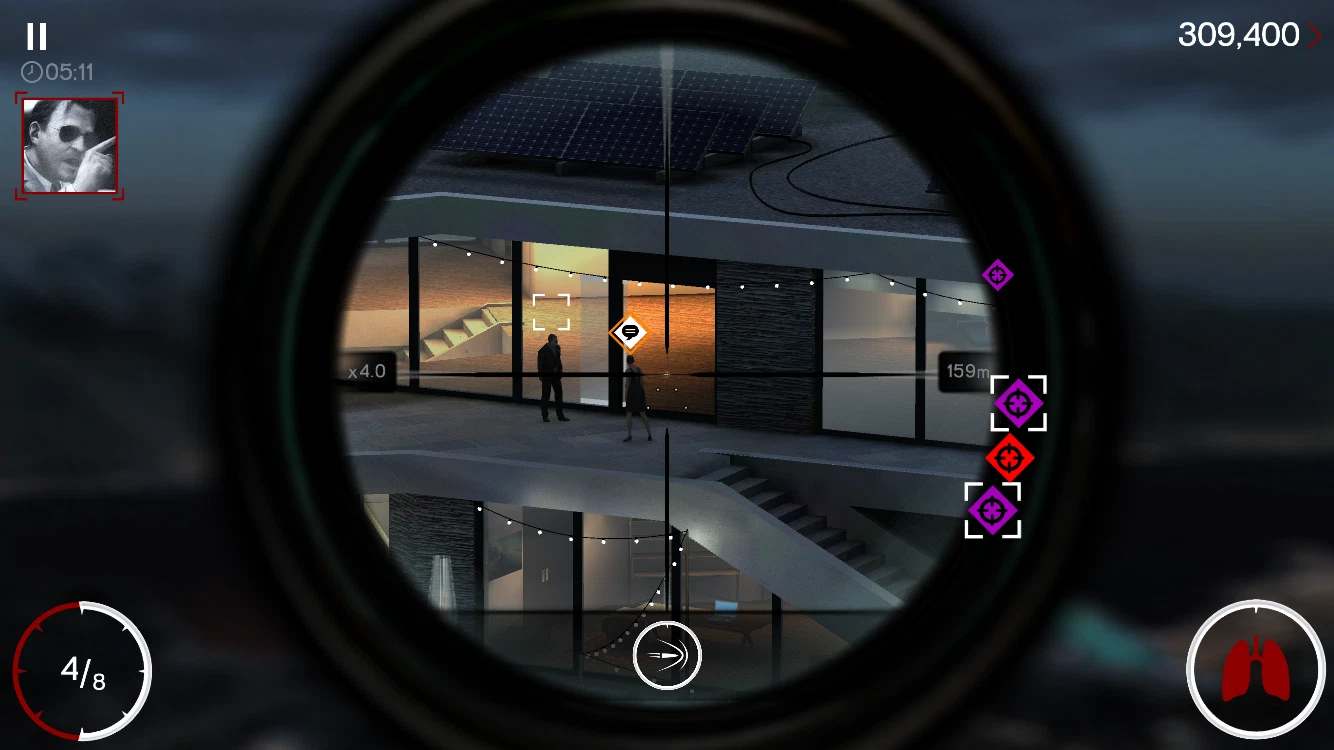Screen dimensions: 1334x750
Task: Tap the clock icon beside the timer
Action: point(31,69)
